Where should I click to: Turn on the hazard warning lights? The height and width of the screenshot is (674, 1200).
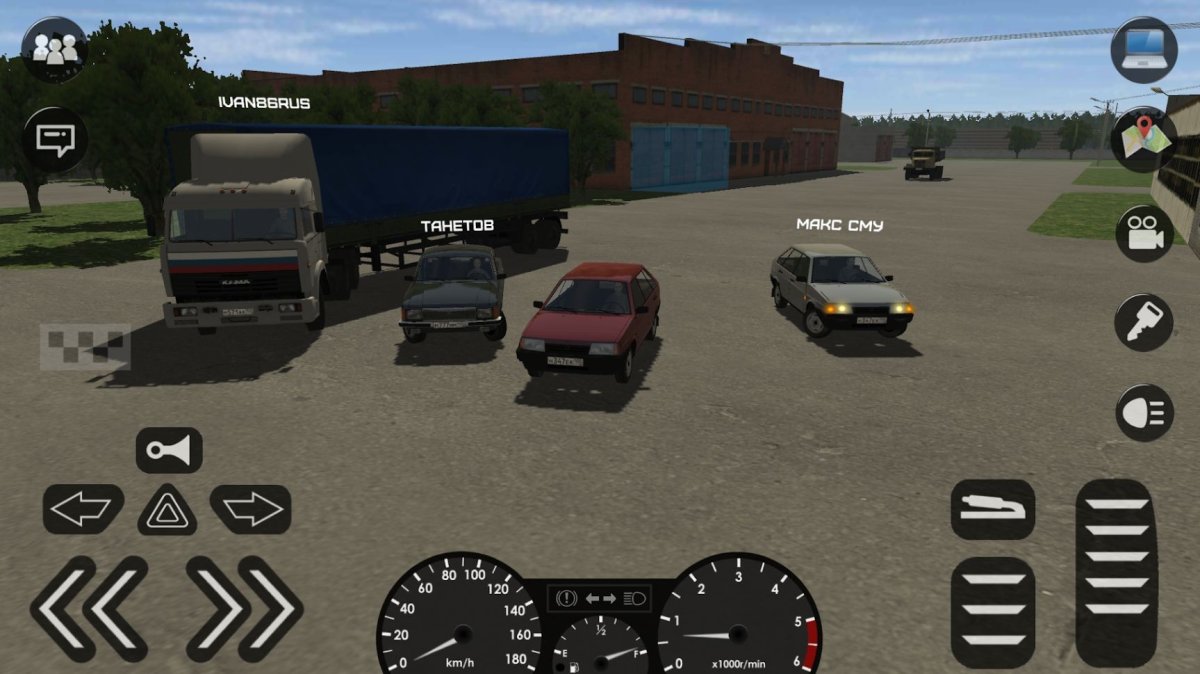coord(167,510)
